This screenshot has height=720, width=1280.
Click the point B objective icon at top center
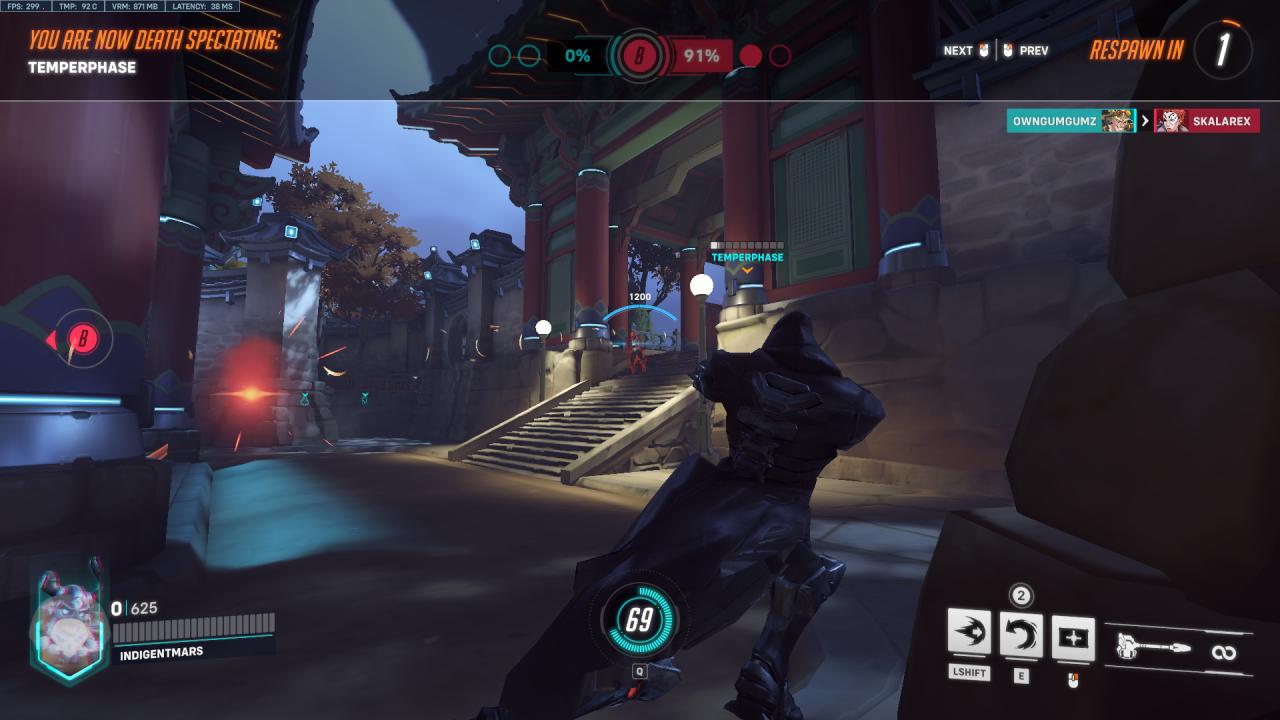(x=638, y=55)
